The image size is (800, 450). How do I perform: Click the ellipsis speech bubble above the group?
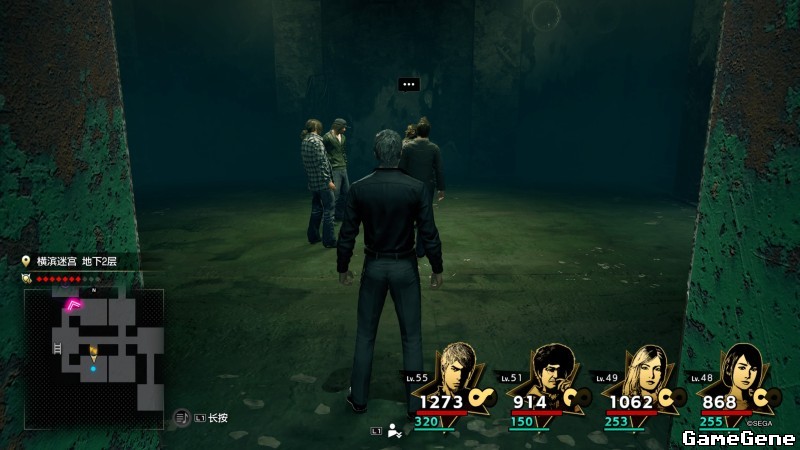[x=408, y=85]
